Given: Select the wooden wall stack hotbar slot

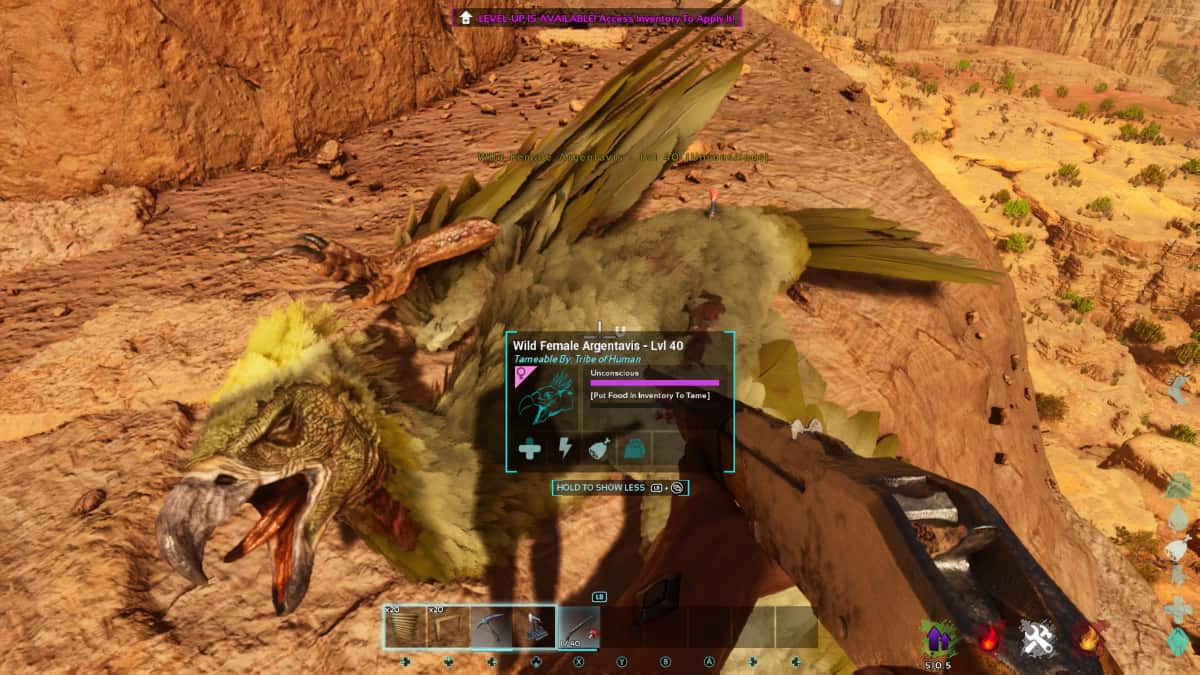Looking at the screenshot, I should click(406, 628).
